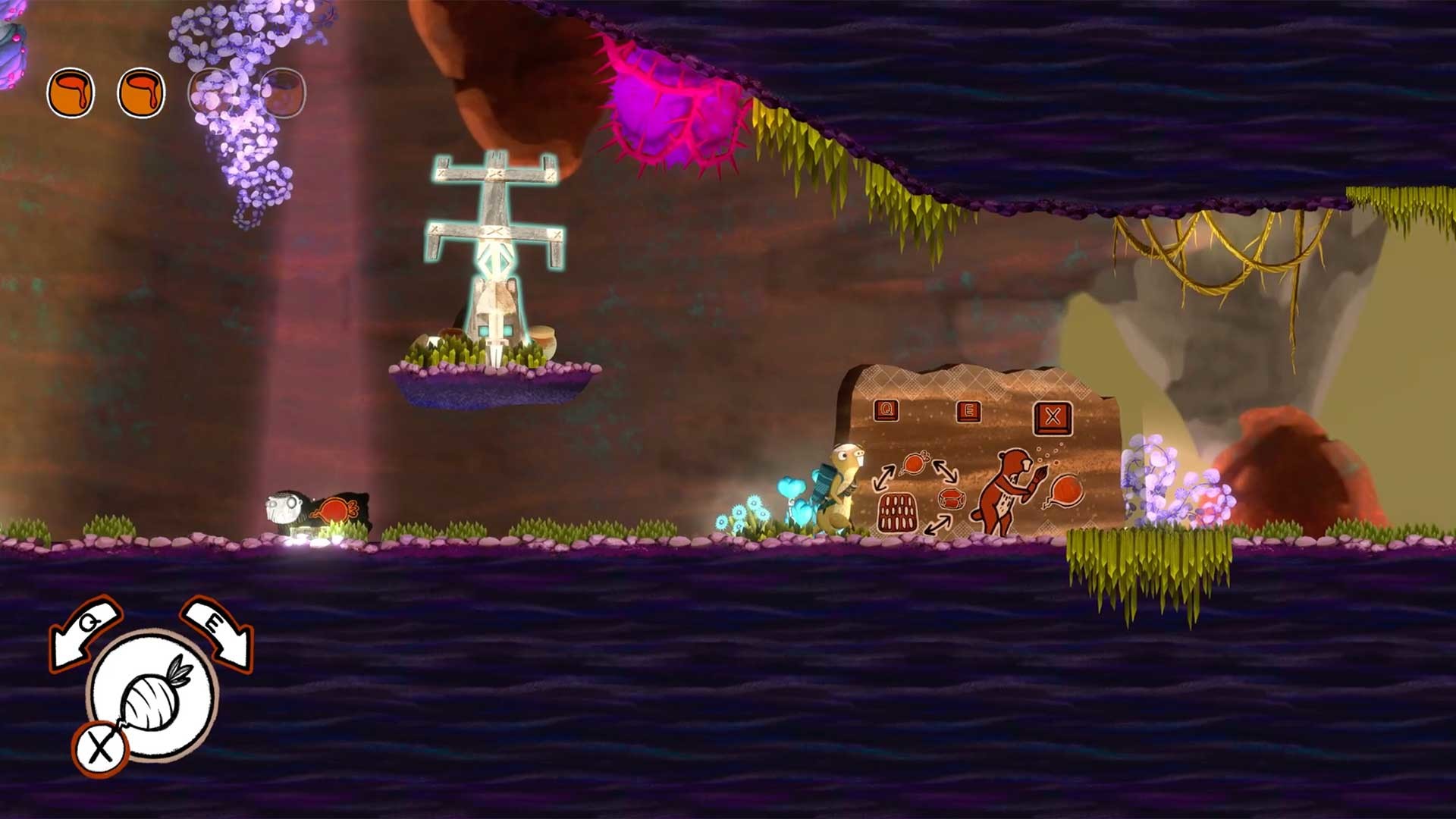Click the E key icon on the mural
The width and height of the screenshot is (1456, 819).
pos(968,412)
